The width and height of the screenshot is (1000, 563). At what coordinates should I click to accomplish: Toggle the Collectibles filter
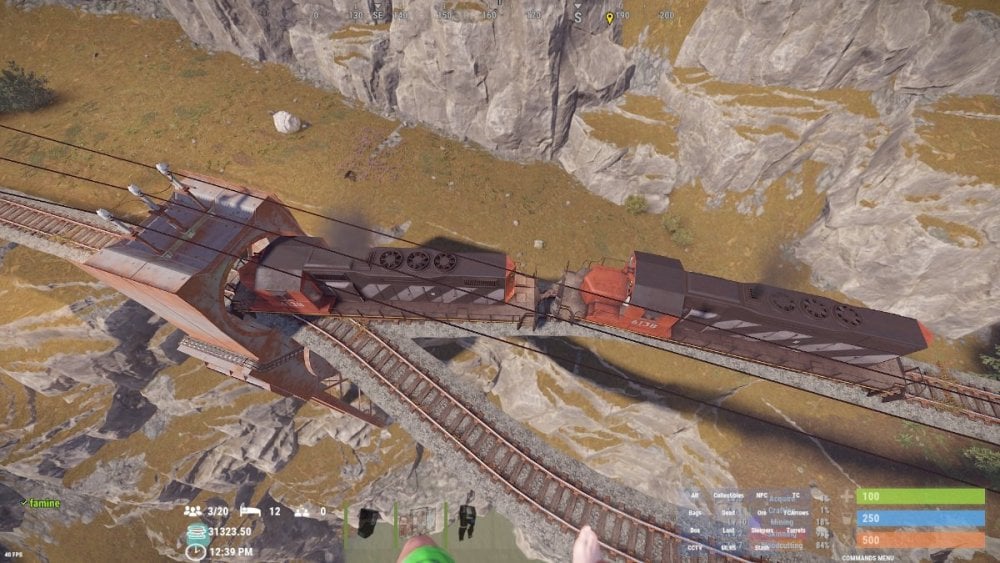pyautogui.click(x=730, y=495)
